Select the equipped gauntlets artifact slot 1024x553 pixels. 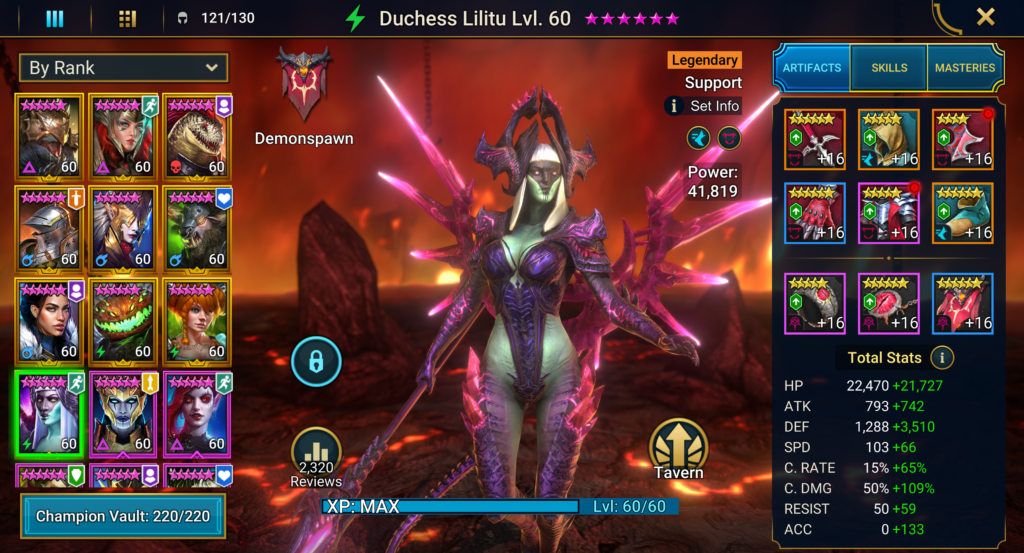tap(814, 213)
